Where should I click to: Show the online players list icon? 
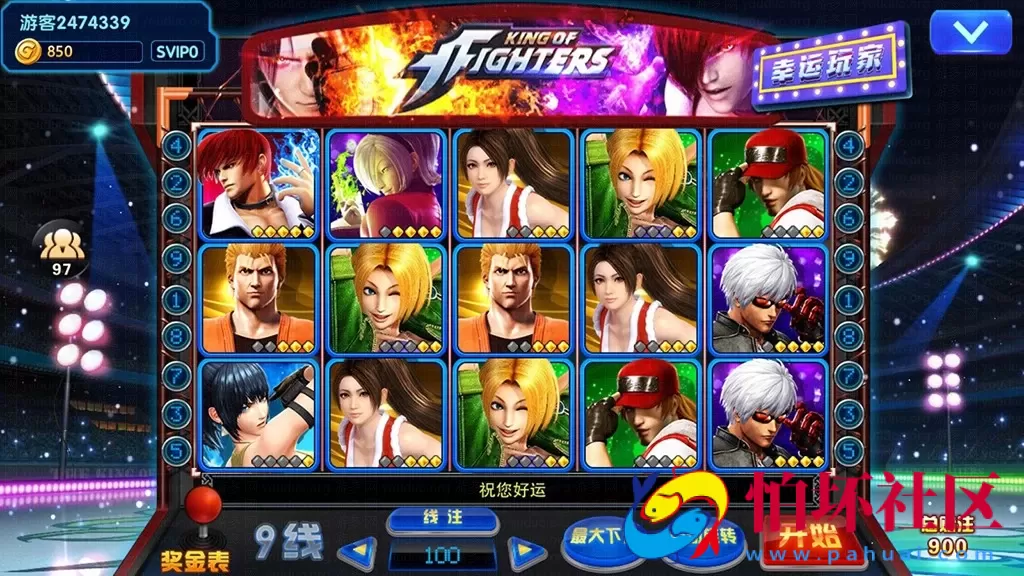[61, 243]
